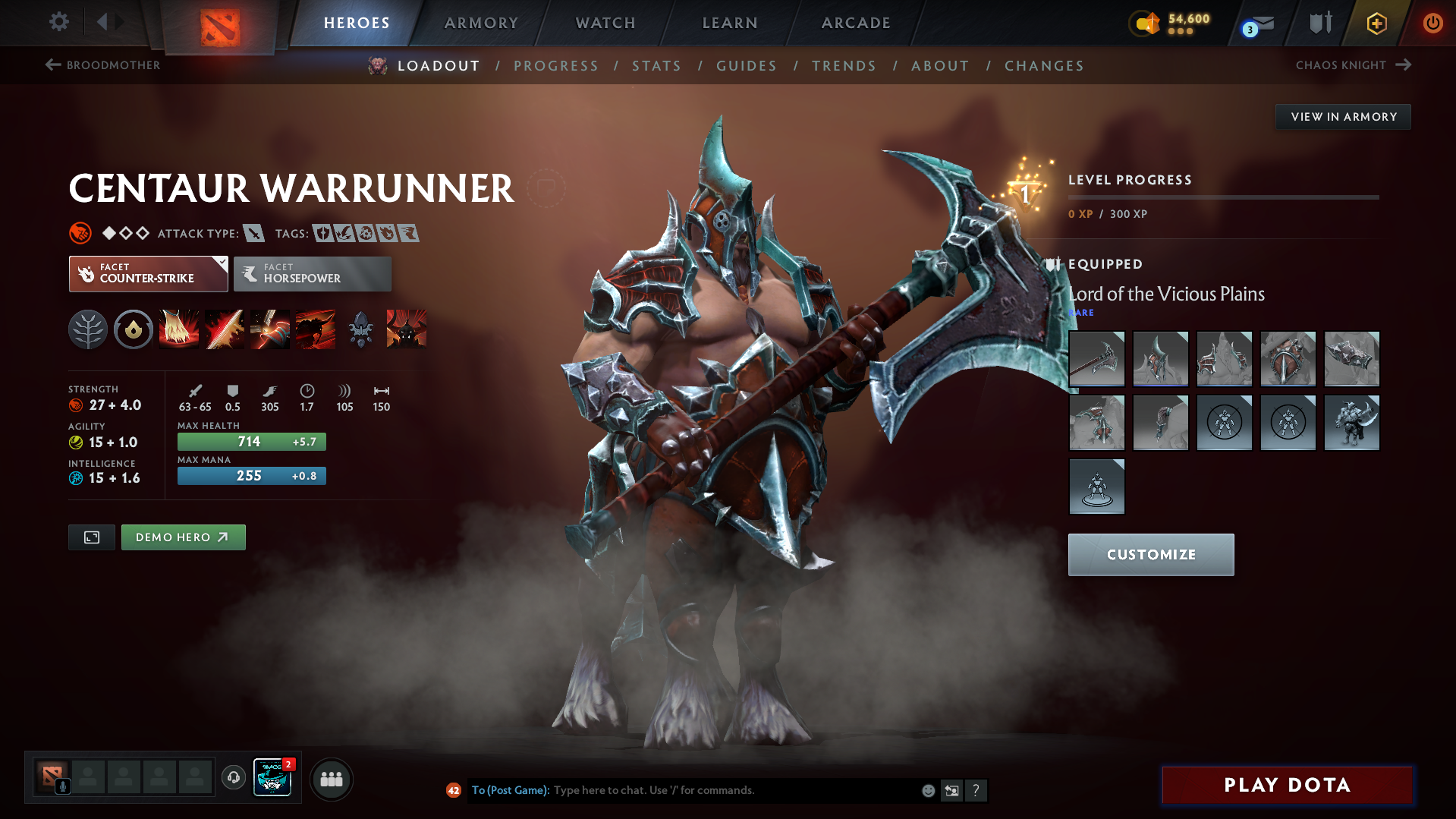Click the melee attack type sword icon
Image resolution: width=1456 pixels, height=819 pixels.
[x=255, y=233]
